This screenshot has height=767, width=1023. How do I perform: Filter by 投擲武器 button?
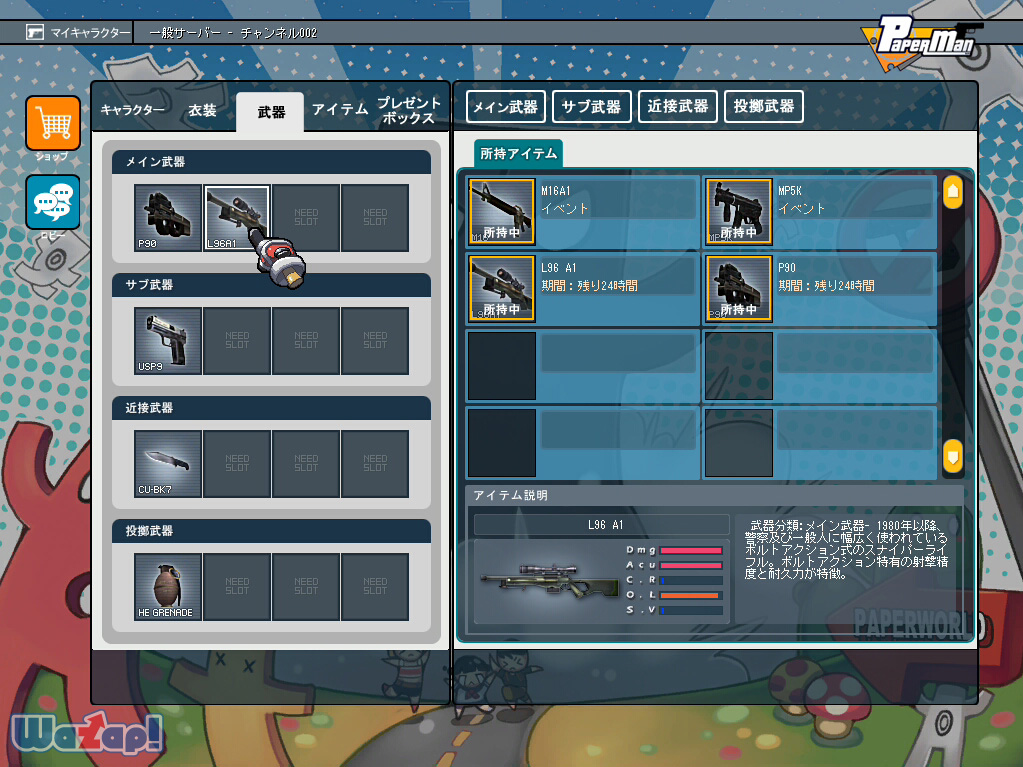tap(763, 106)
